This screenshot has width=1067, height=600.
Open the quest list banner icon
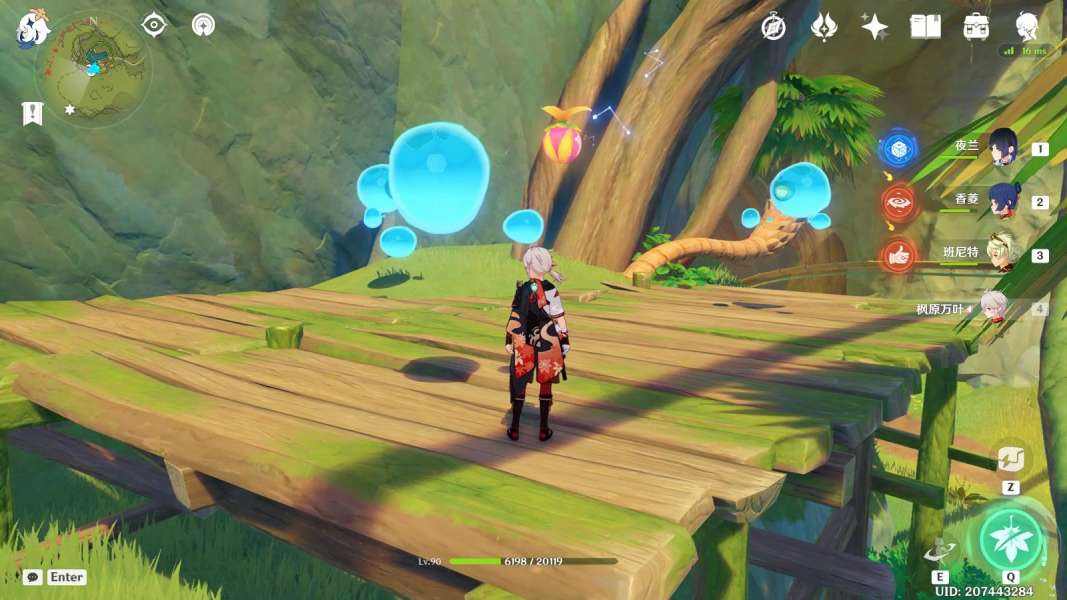32,112
